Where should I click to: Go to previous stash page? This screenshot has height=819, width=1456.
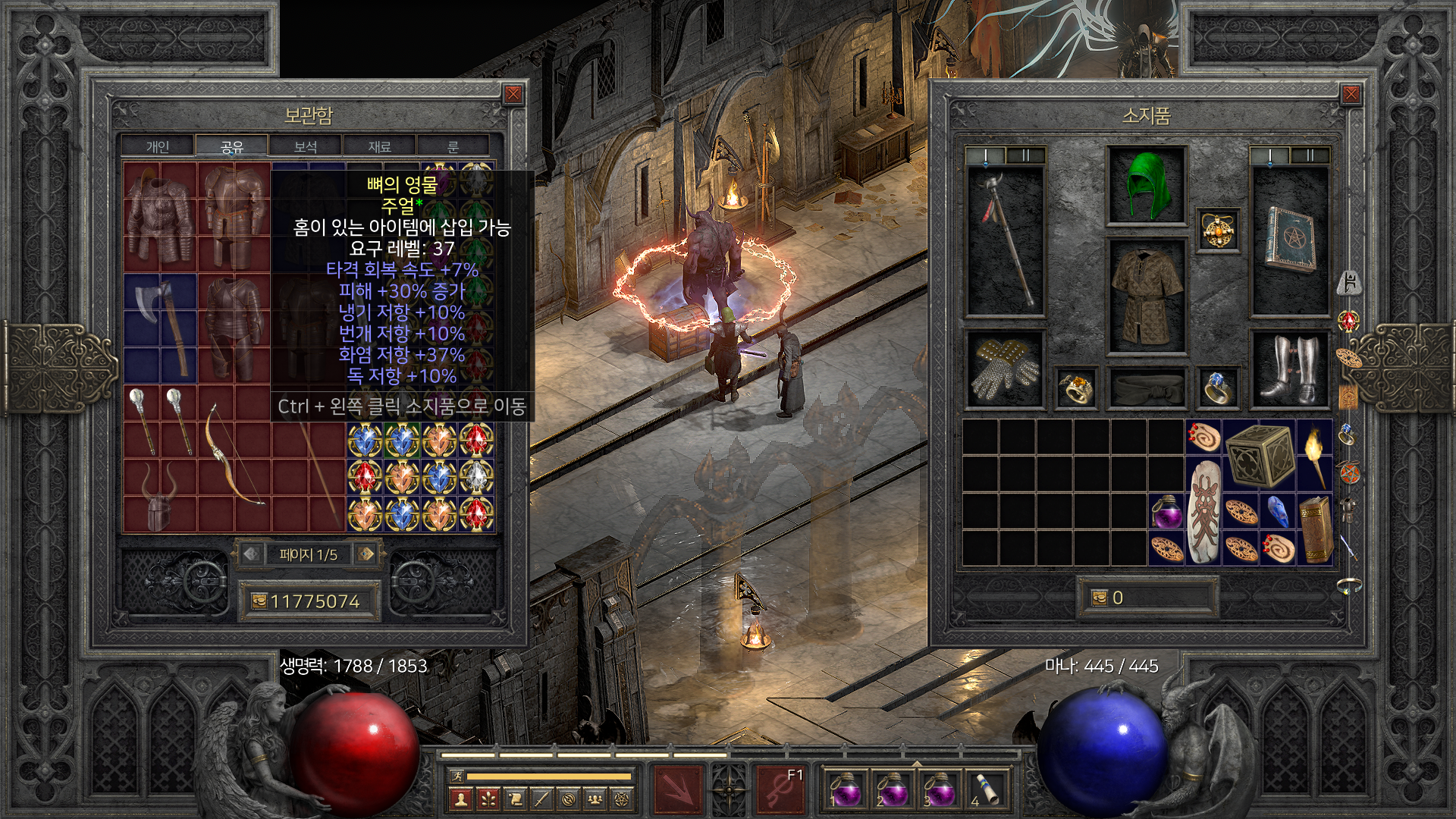(x=251, y=554)
